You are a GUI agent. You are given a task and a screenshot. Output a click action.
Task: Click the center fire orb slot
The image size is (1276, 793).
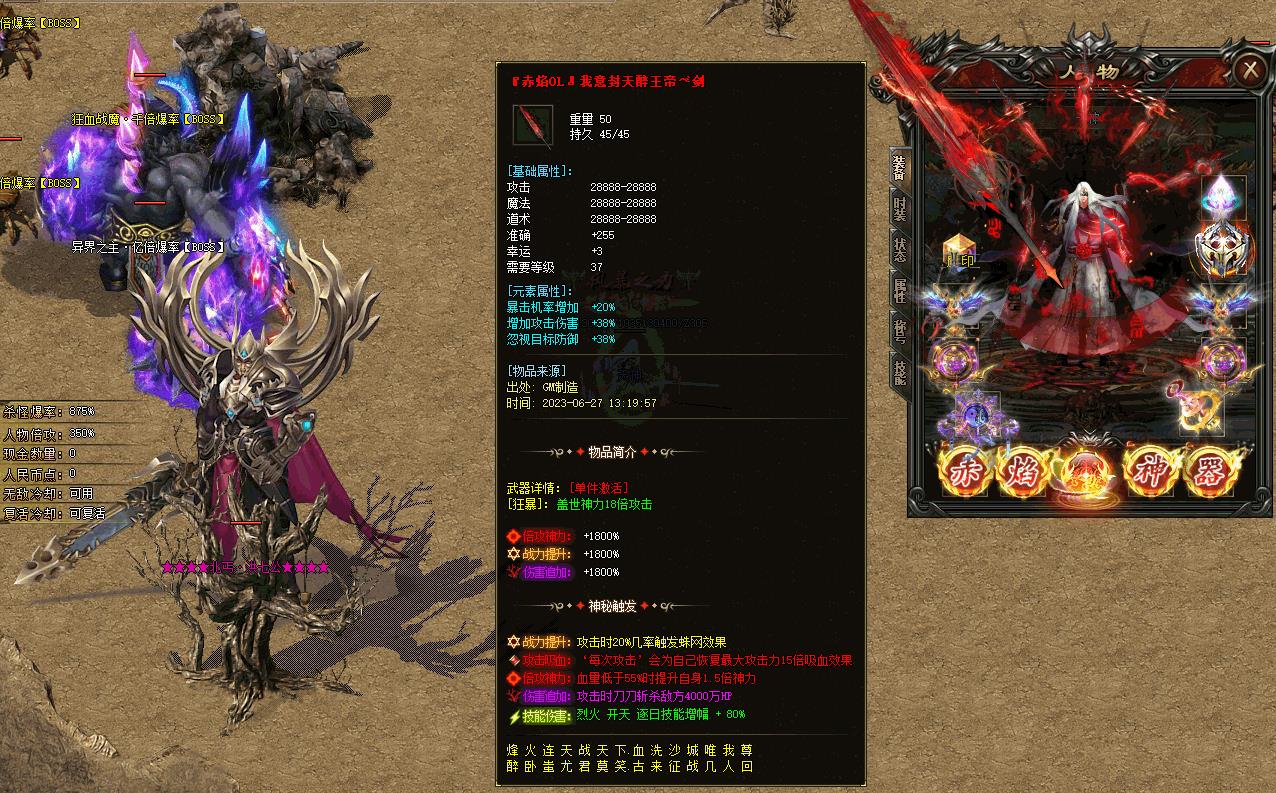click(1088, 473)
